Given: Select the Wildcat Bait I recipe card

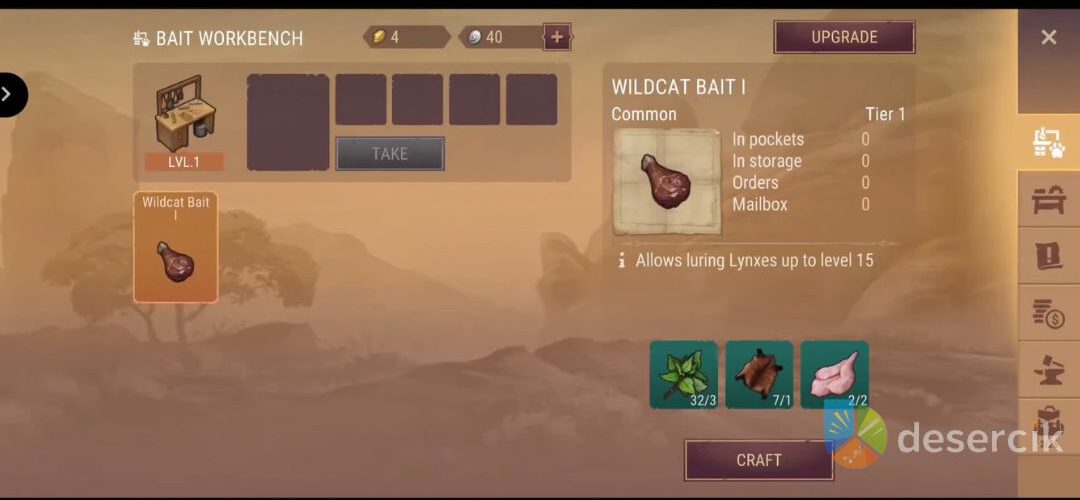Looking at the screenshot, I should point(175,247).
